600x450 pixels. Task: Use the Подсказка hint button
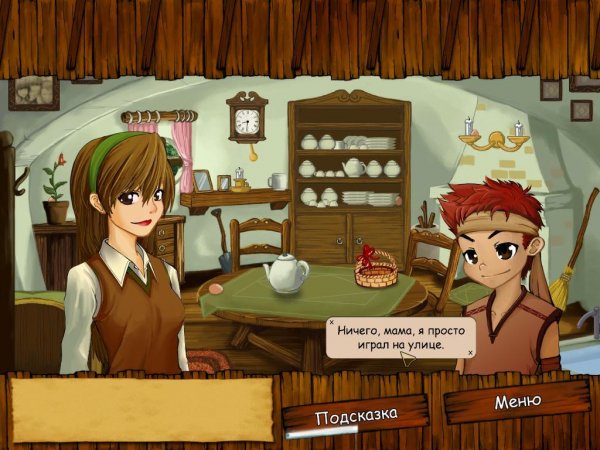pos(356,413)
